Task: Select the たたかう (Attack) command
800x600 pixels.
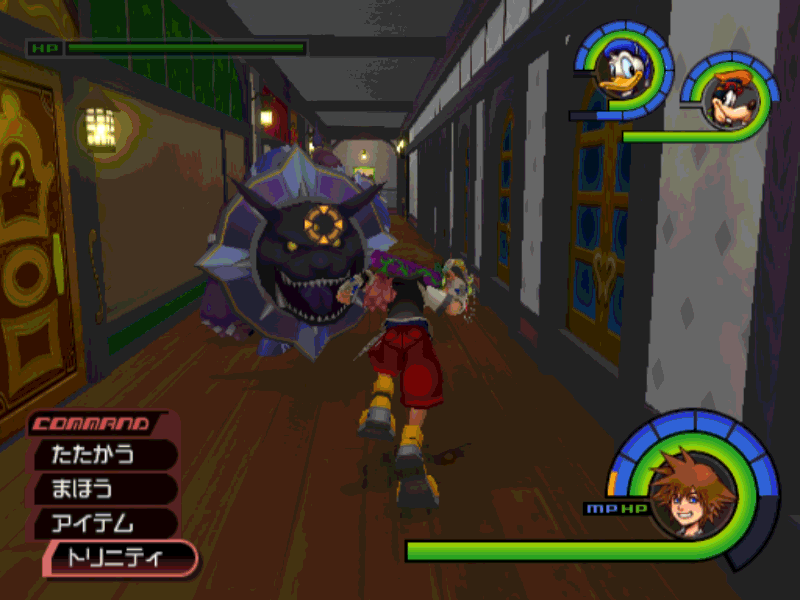Action: pyautogui.click(x=104, y=455)
